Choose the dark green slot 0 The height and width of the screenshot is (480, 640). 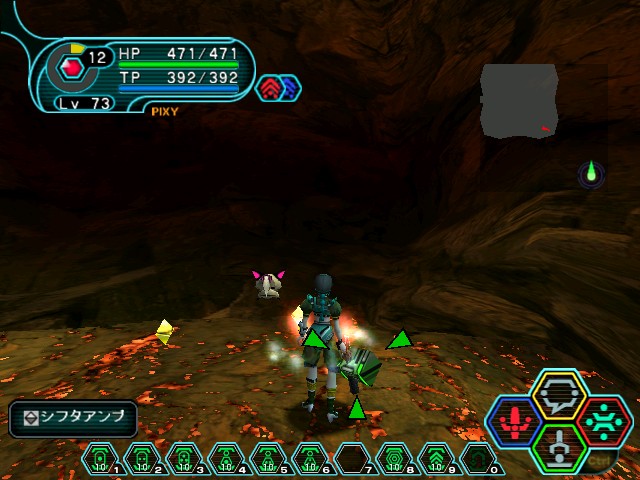click(478, 459)
